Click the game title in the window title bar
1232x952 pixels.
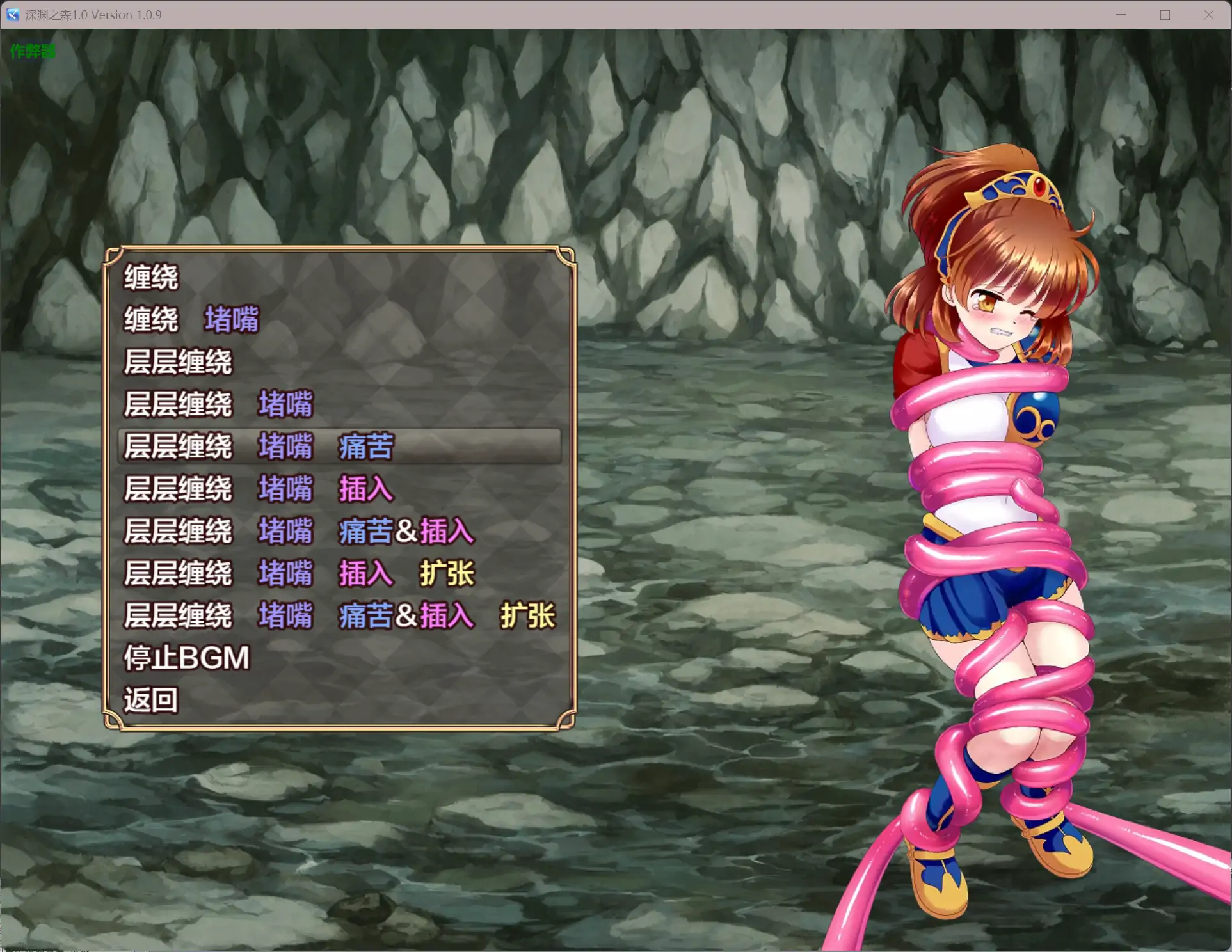point(93,14)
